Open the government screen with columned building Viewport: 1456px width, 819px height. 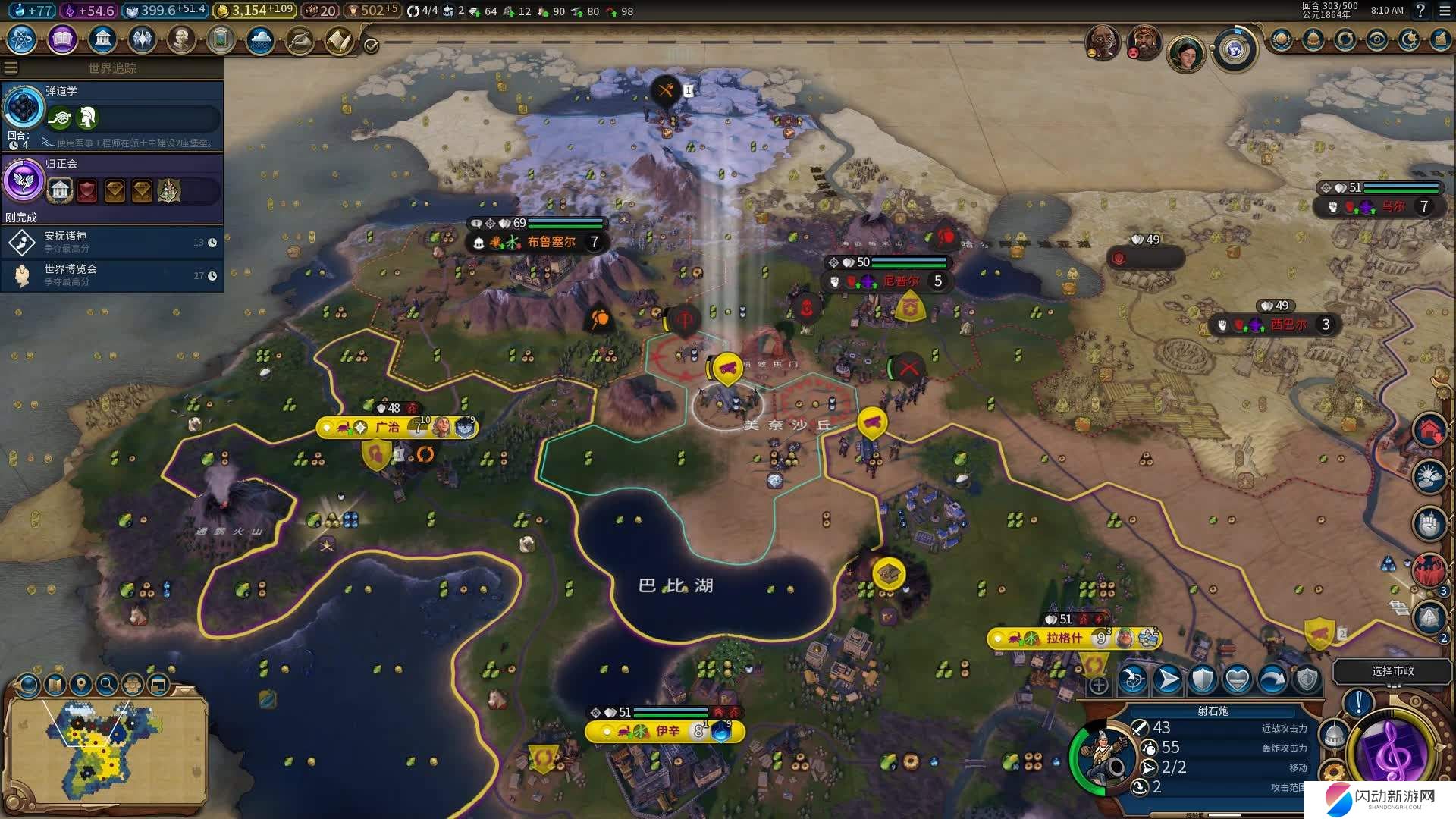point(102,39)
